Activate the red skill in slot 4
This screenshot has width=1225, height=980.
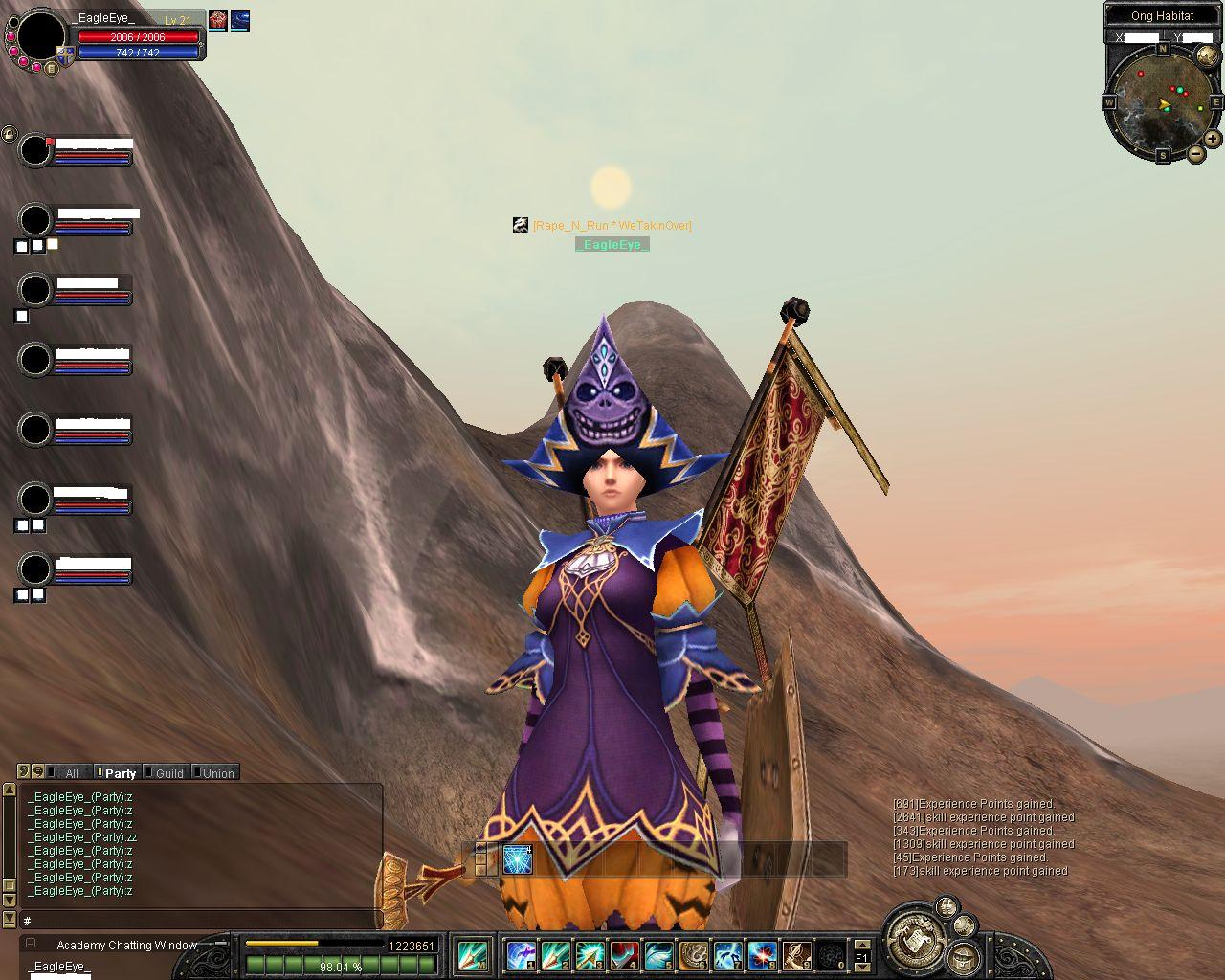pos(624,955)
